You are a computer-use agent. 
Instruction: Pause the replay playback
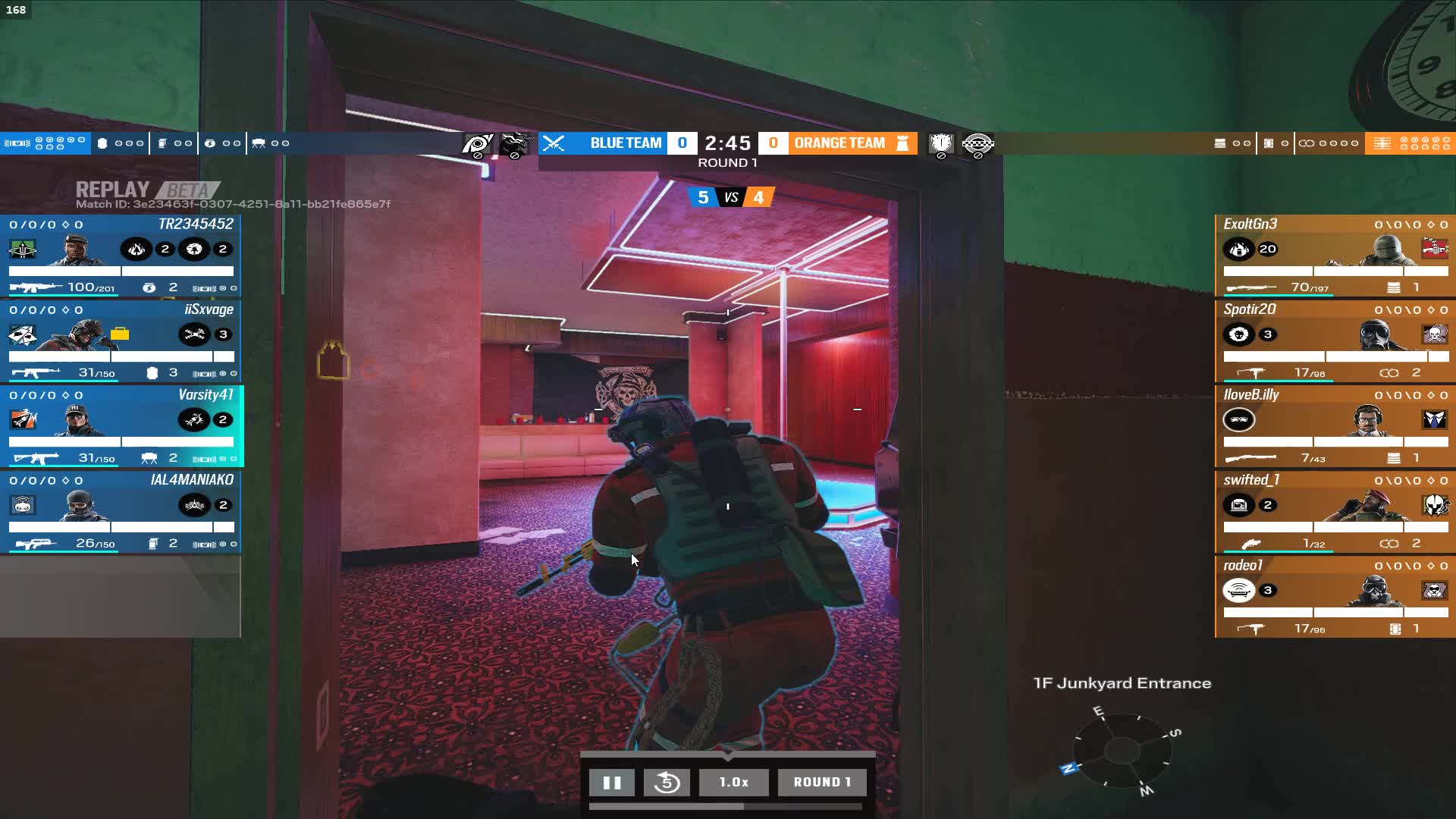tap(612, 783)
